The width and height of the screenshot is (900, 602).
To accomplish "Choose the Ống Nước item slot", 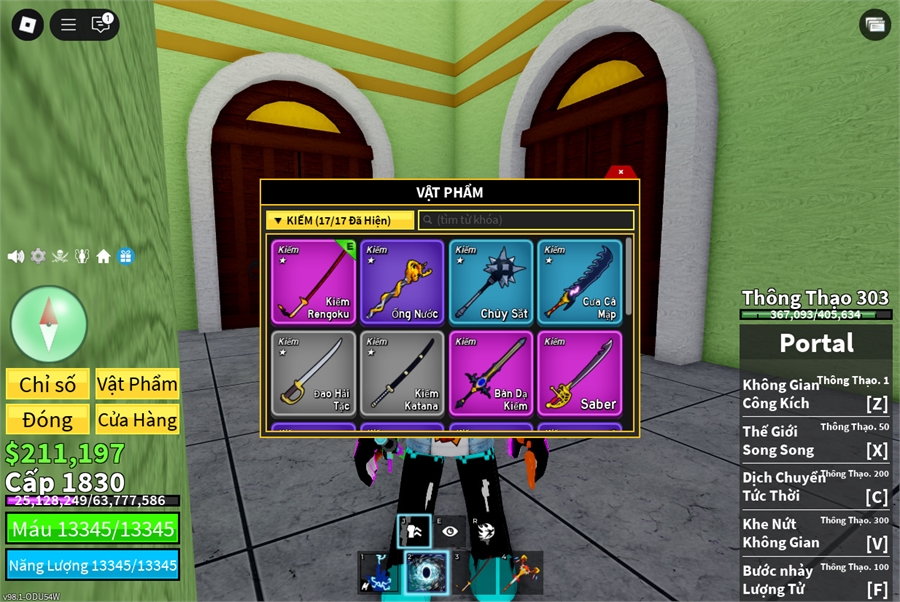I will click(x=402, y=281).
